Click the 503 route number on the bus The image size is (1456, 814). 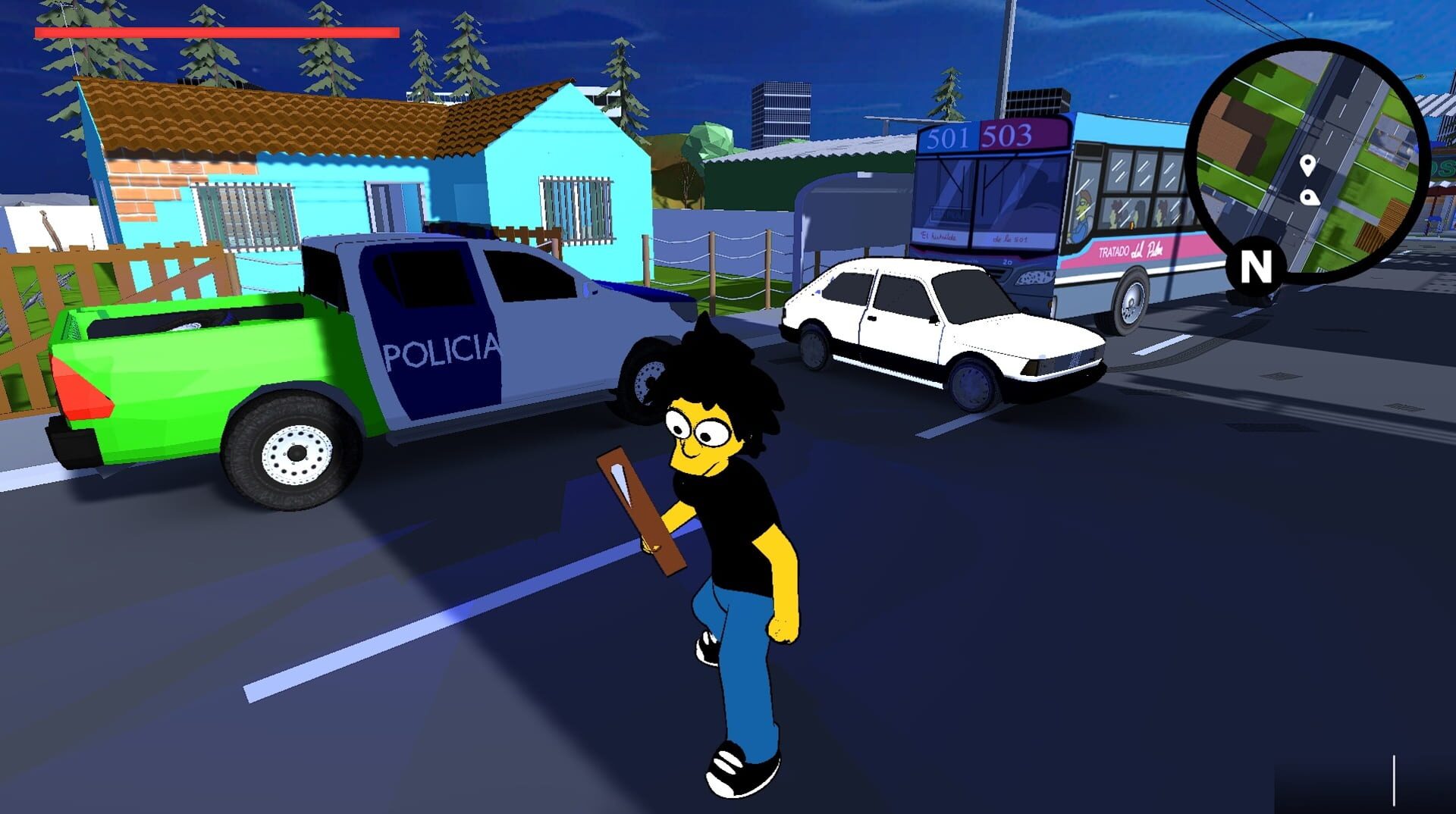click(x=1009, y=136)
